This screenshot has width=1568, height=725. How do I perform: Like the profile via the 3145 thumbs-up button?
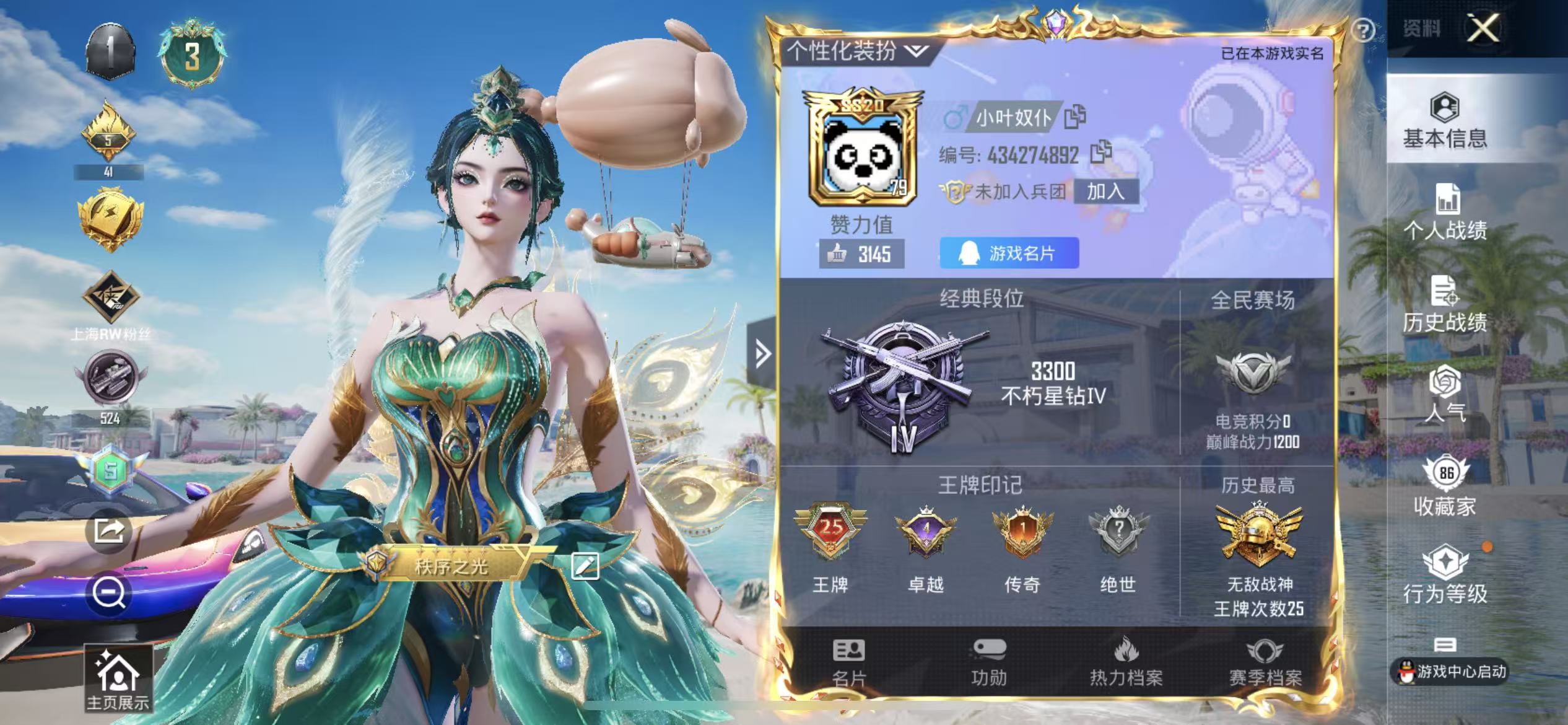tap(861, 253)
